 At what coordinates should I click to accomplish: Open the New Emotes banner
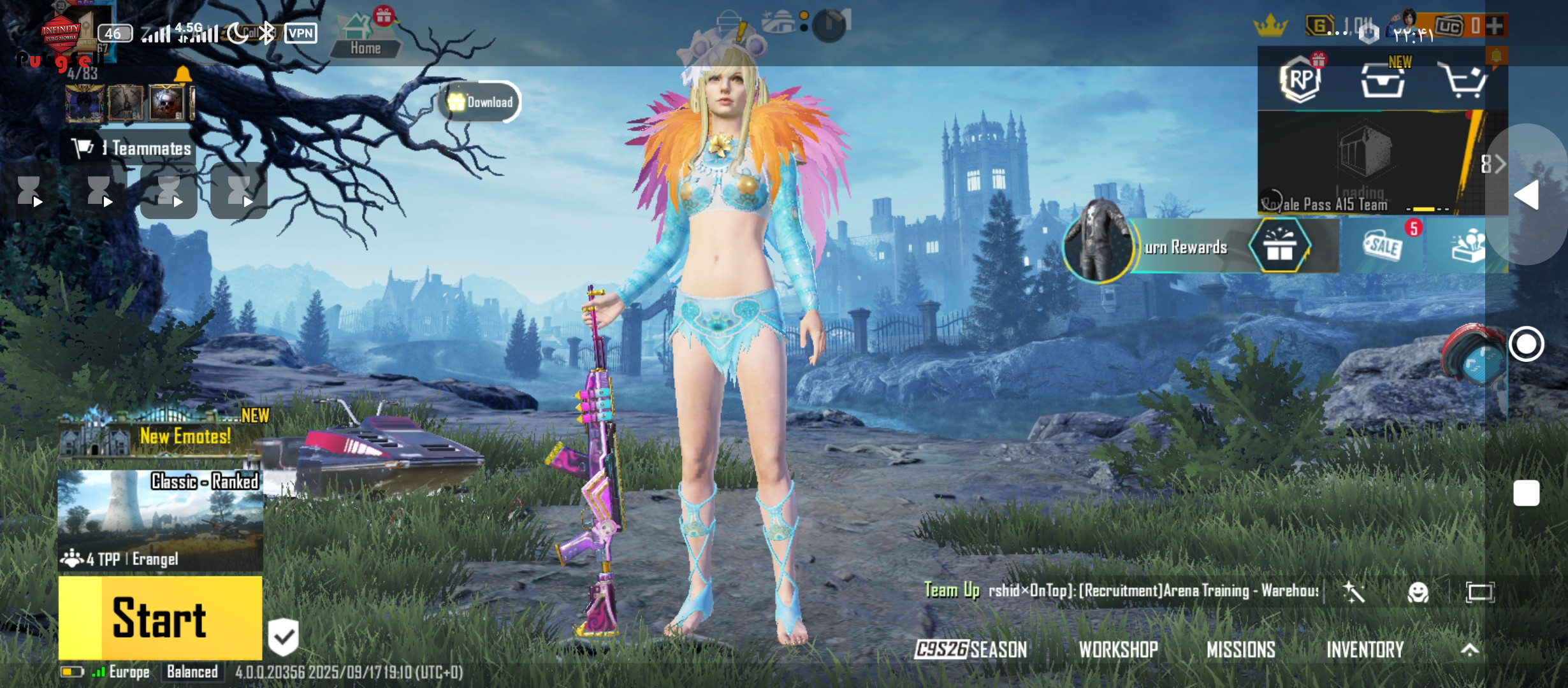coord(163,434)
